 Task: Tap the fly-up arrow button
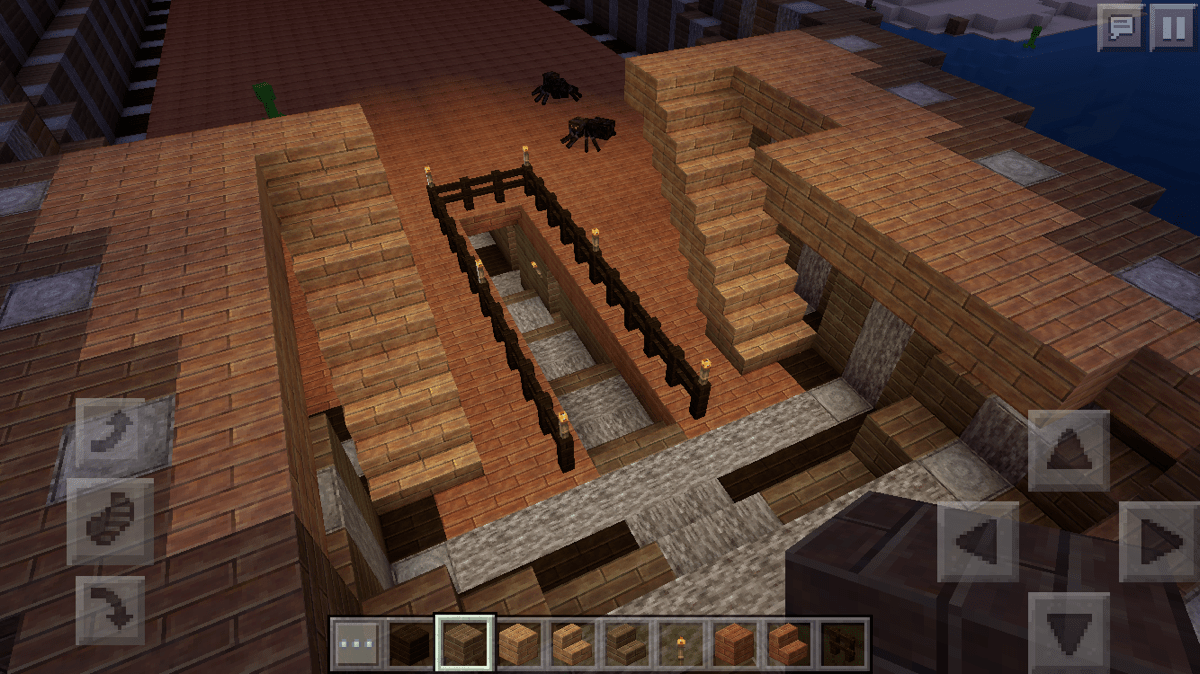coord(110,431)
